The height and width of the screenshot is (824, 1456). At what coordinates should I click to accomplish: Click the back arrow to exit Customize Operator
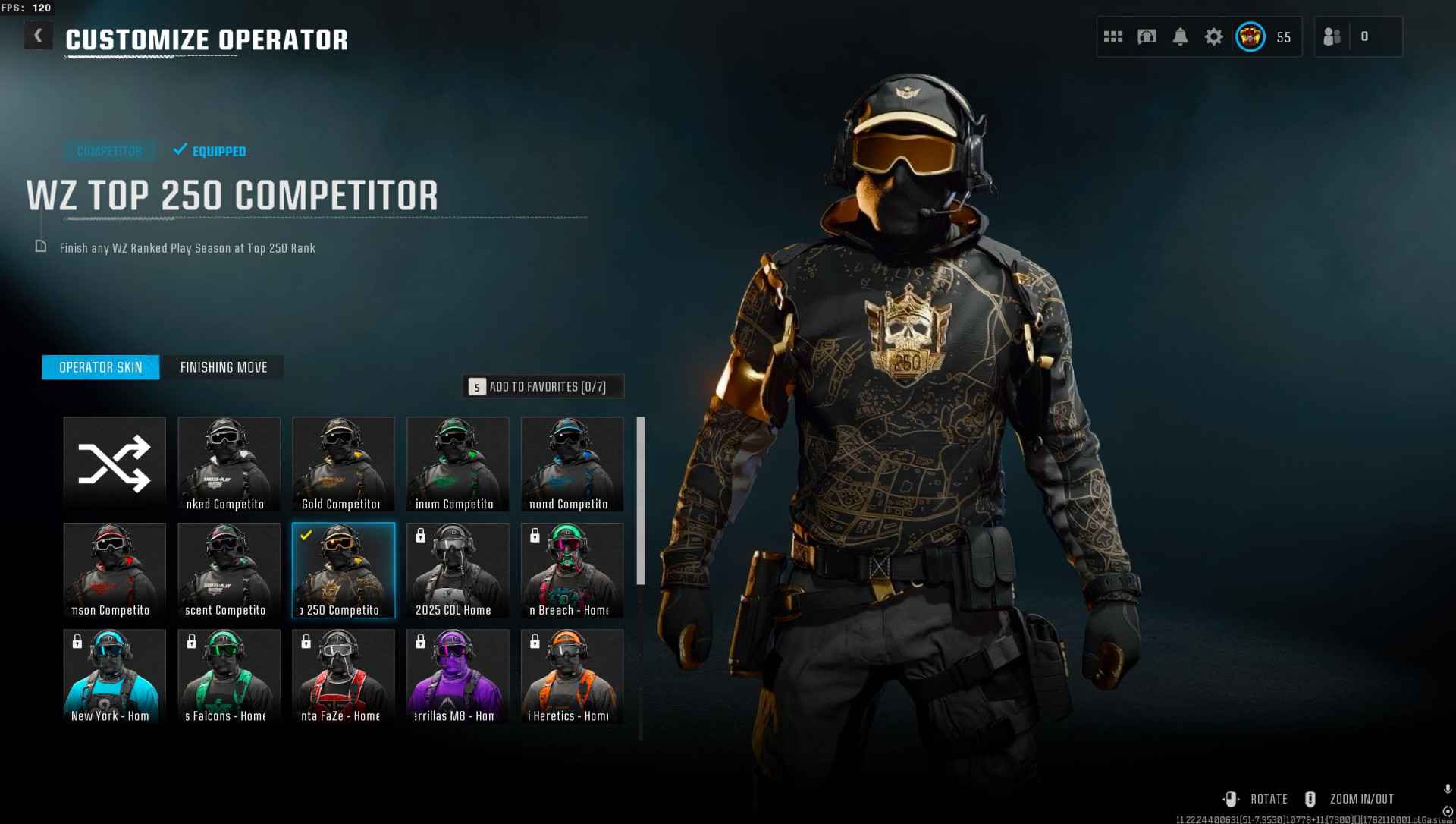pyautogui.click(x=37, y=35)
